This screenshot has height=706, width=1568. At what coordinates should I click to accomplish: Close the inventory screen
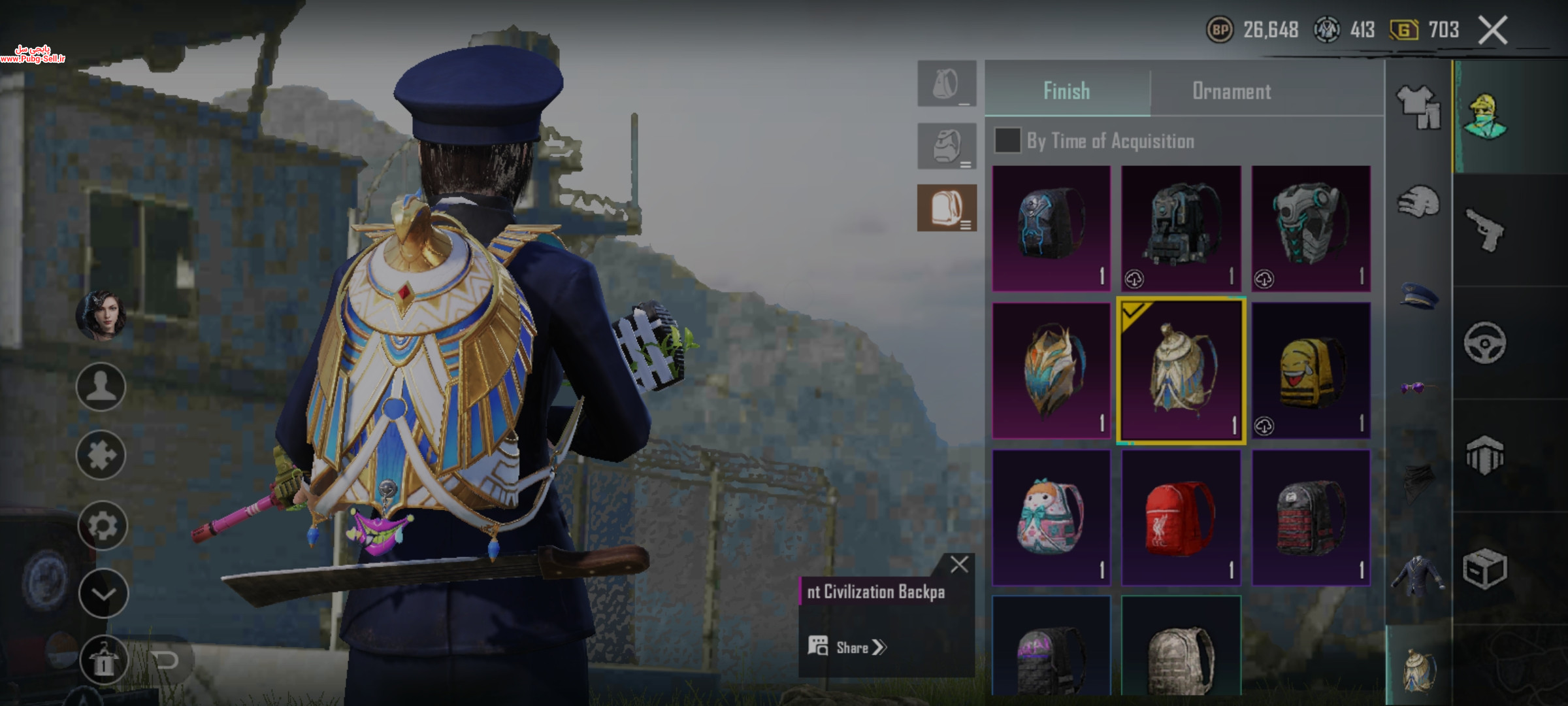click(x=1493, y=30)
